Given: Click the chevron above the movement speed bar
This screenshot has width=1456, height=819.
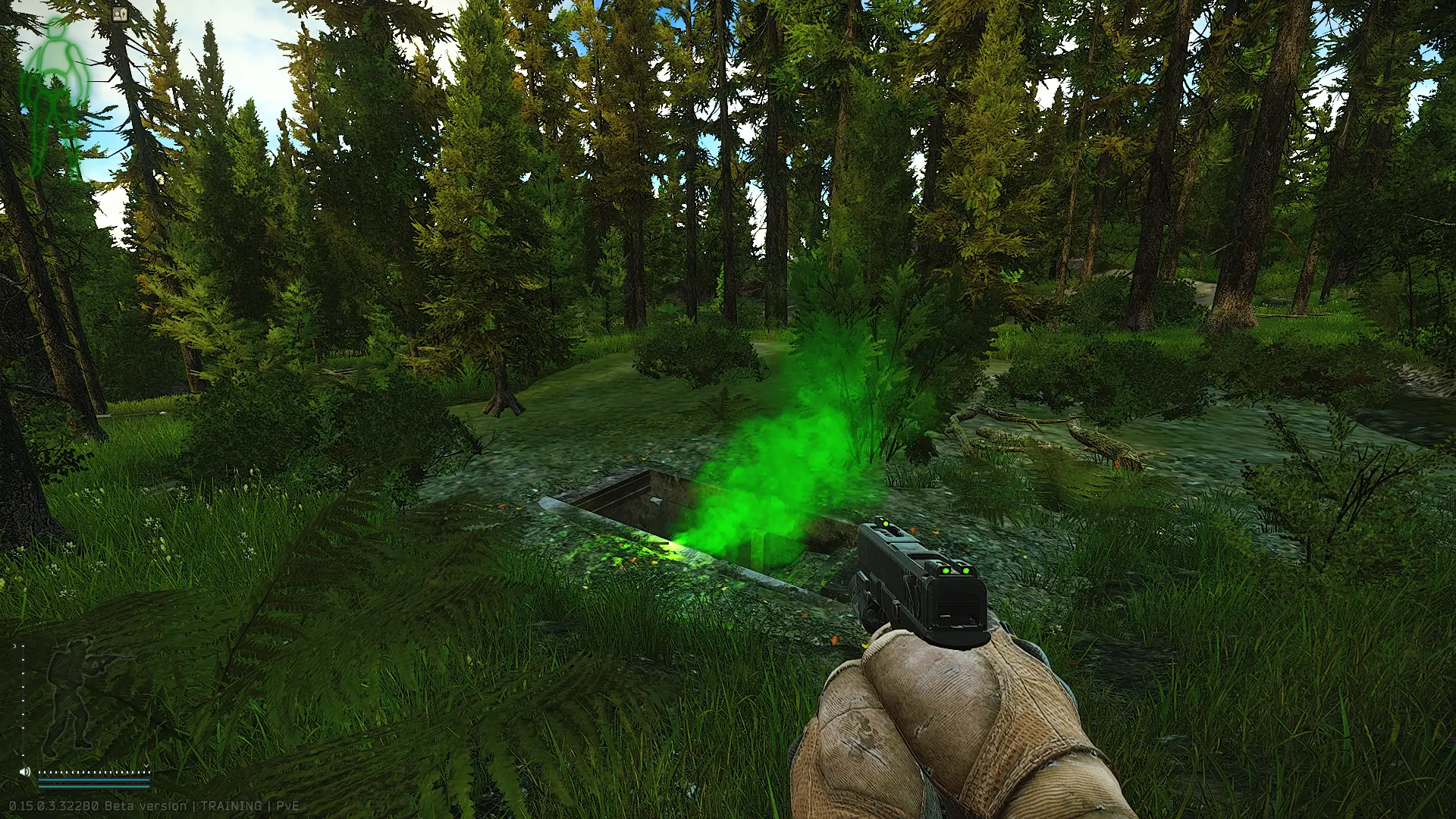Looking at the screenshot, I should (x=146, y=765).
